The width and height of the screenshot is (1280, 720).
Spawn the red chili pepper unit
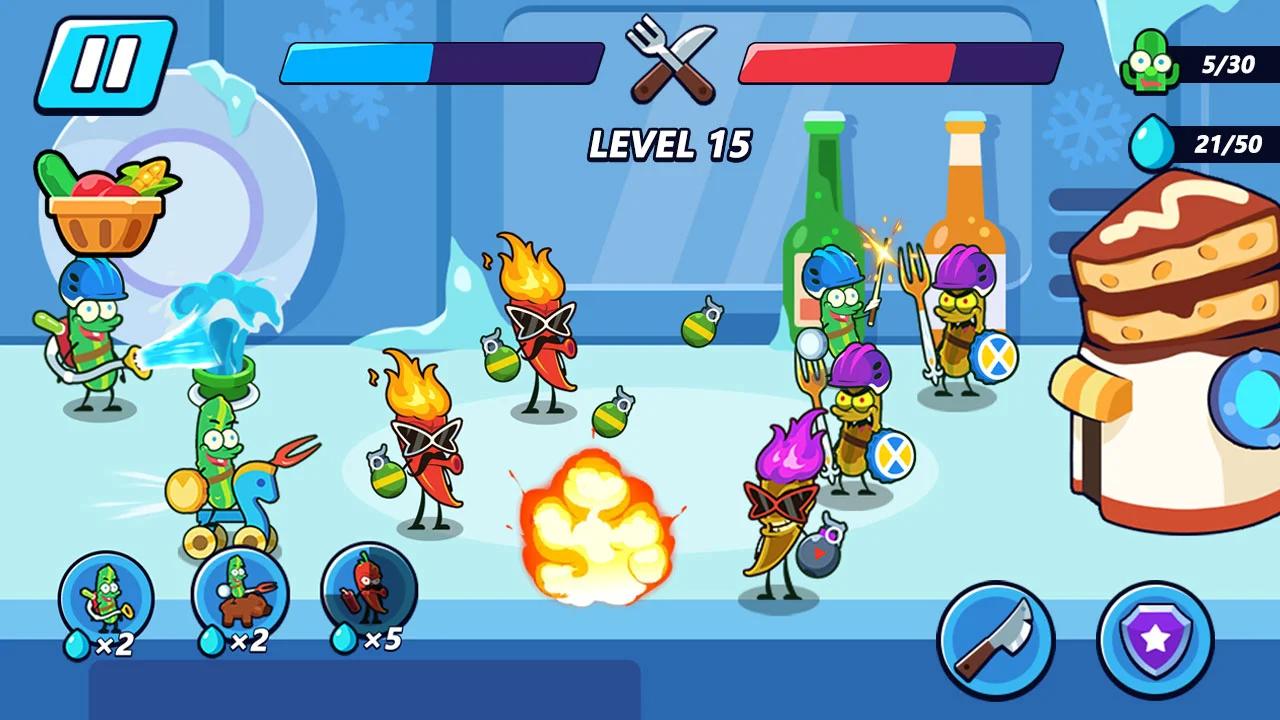coord(369,592)
